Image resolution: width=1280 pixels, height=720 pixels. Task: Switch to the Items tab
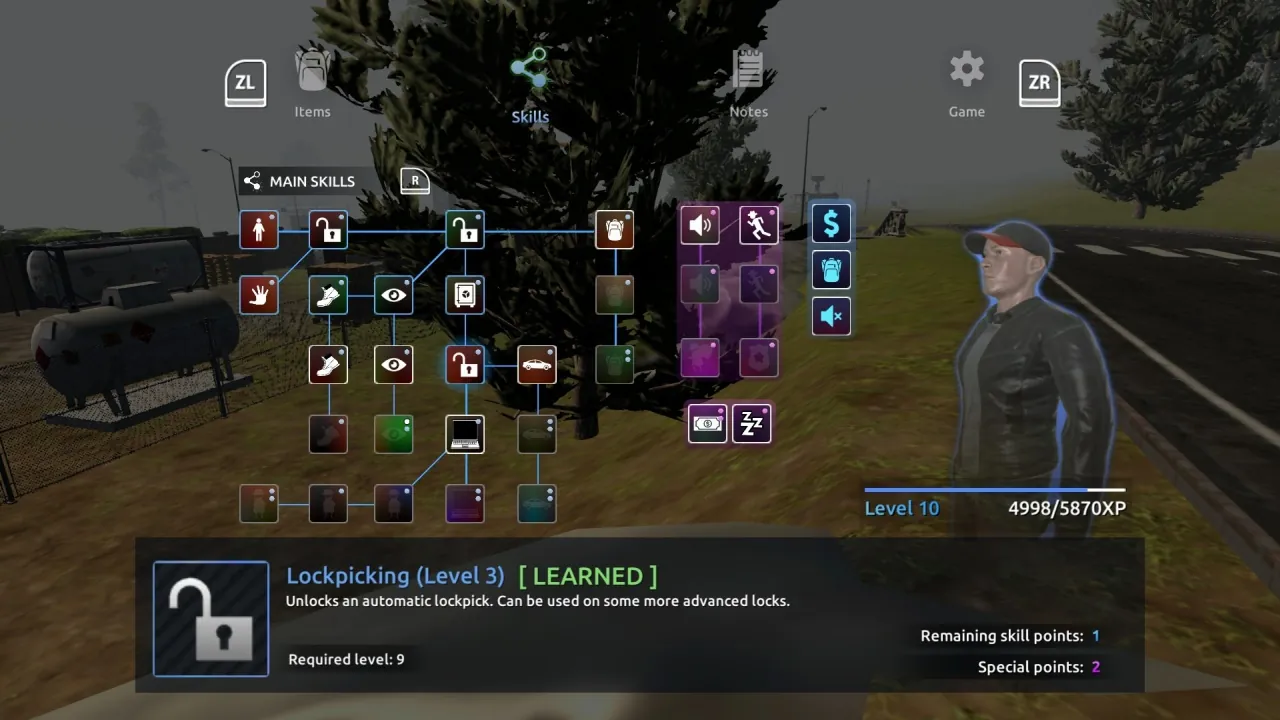(x=312, y=85)
